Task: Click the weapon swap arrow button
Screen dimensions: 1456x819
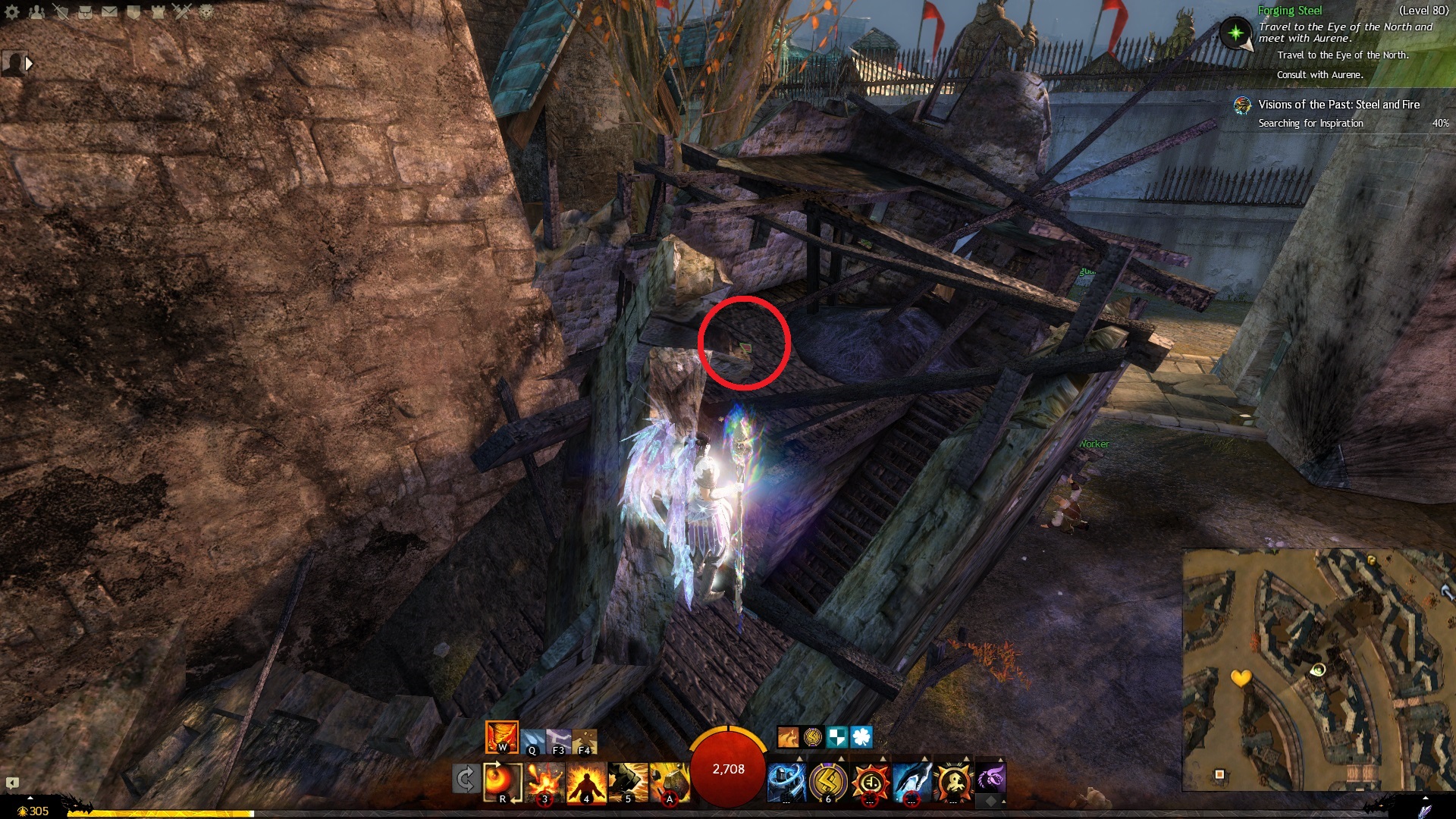Action: coord(465,780)
